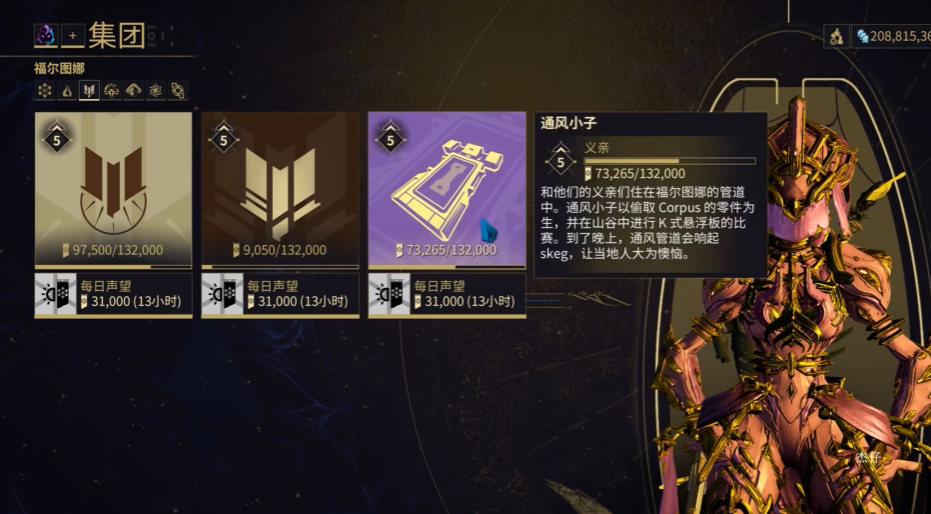Click the plus button beside the avatar
Viewport: 931px width, 514px height.
(72, 36)
